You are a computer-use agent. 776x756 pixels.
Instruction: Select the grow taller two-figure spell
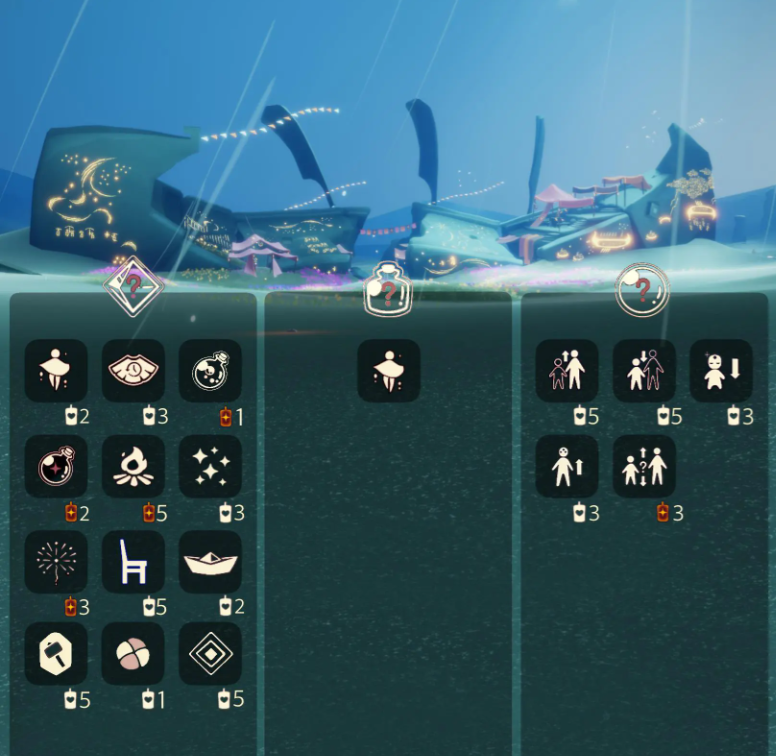point(567,371)
